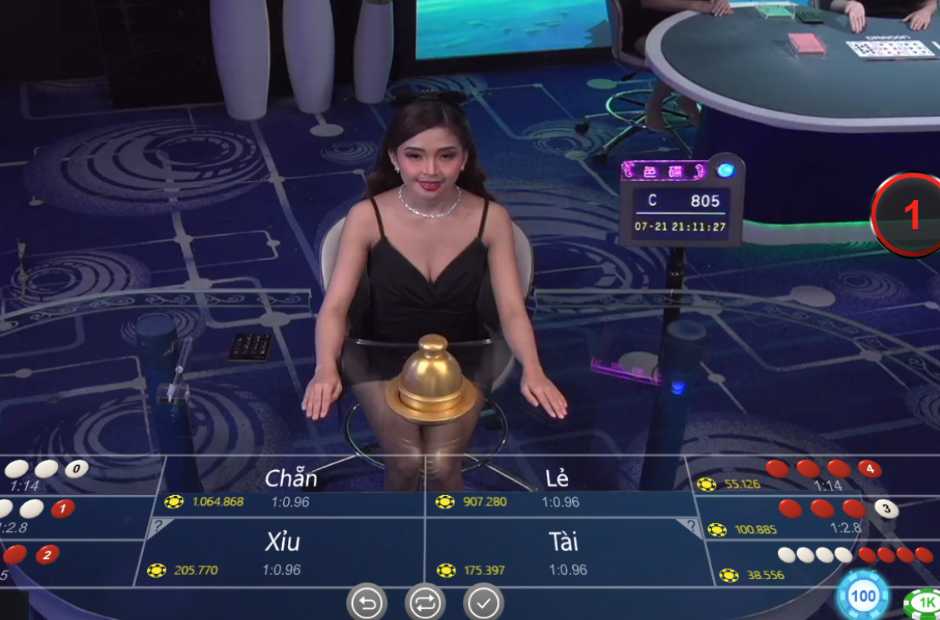The height and width of the screenshot is (620, 940).
Task: Place a bet on Lẻ
Action: click(x=557, y=487)
